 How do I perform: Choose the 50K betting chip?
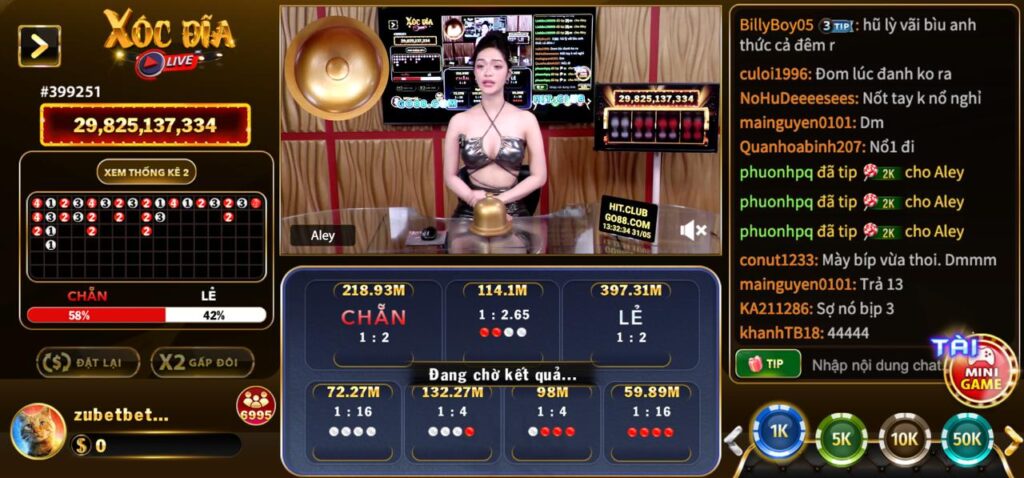967,436
